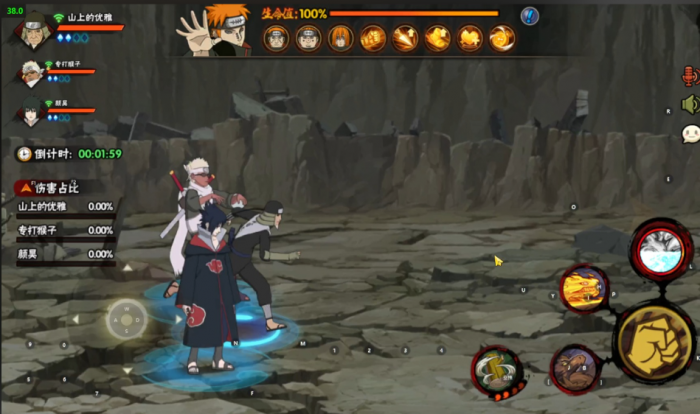Image resolution: width=700 pixels, height=414 pixels.
Task: Toggle the green speaker sound icon
Action: pyautogui.click(x=689, y=104)
